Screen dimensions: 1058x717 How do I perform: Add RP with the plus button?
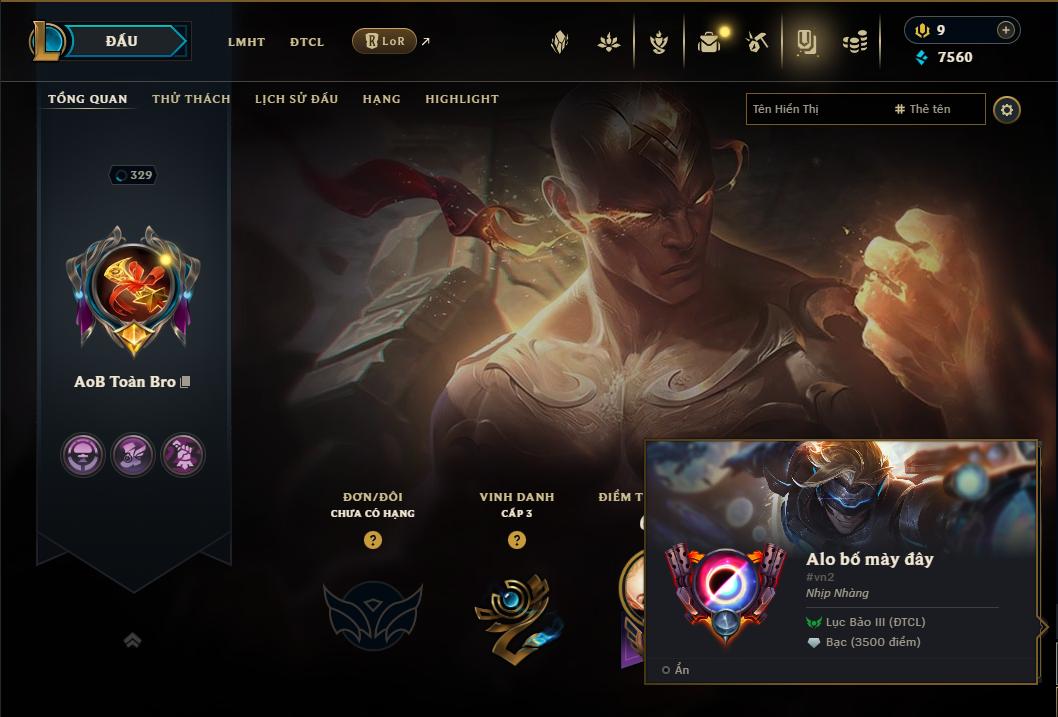pos(1005,30)
